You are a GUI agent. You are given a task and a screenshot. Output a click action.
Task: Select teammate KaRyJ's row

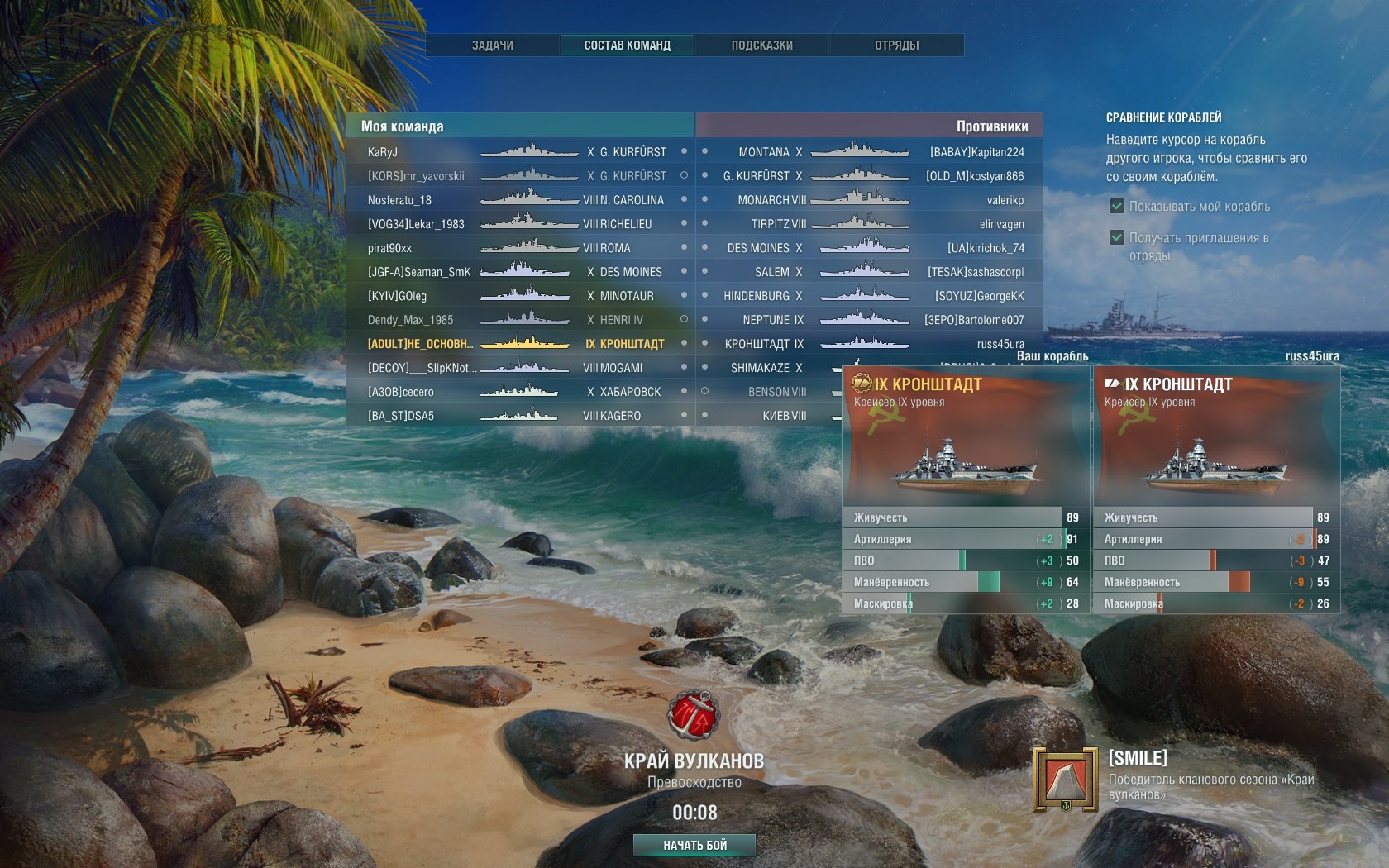click(x=519, y=152)
